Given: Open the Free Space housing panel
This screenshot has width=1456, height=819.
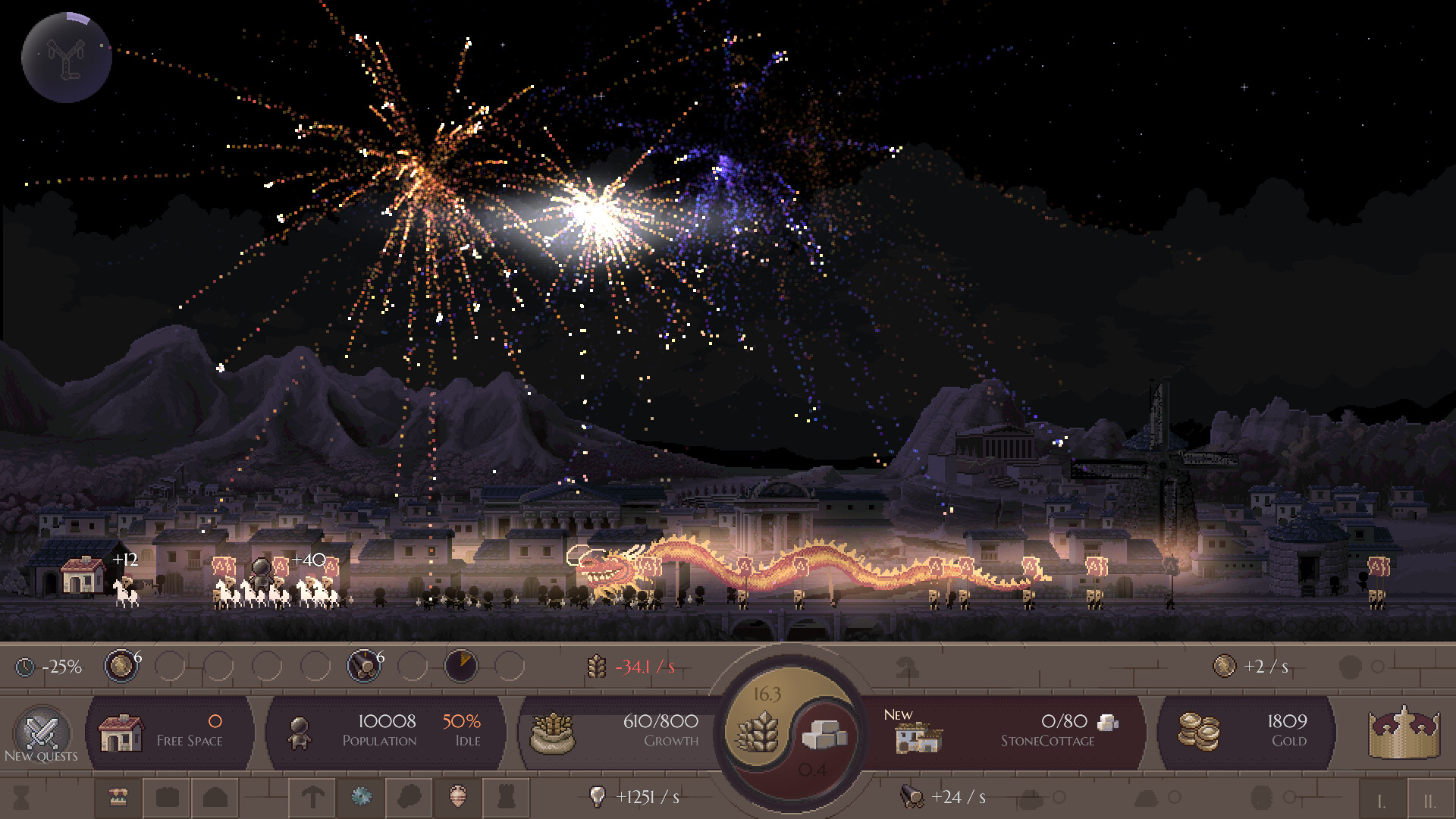Looking at the screenshot, I should (171, 730).
